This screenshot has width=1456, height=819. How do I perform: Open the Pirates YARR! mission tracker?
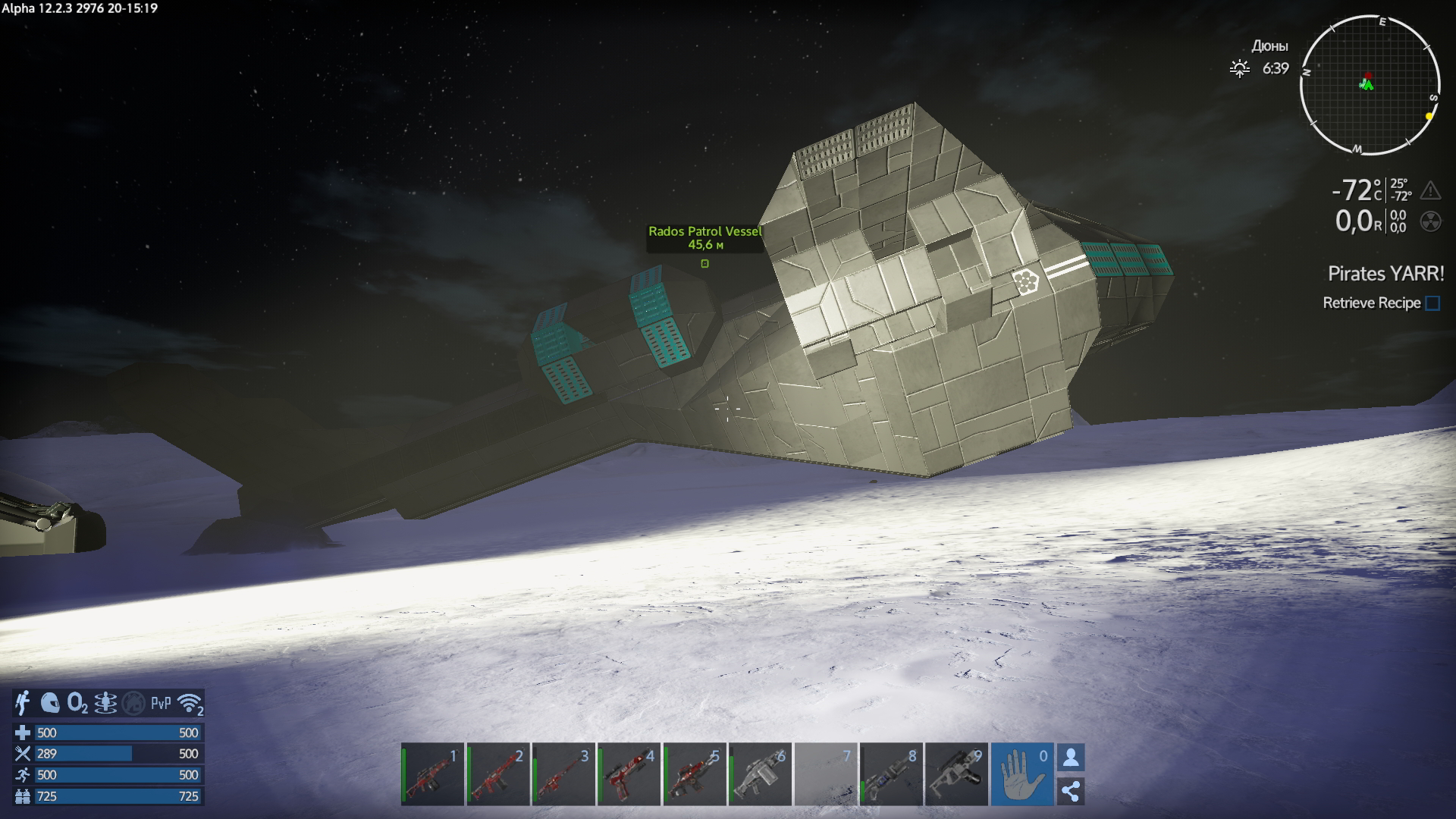(x=1385, y=274)
